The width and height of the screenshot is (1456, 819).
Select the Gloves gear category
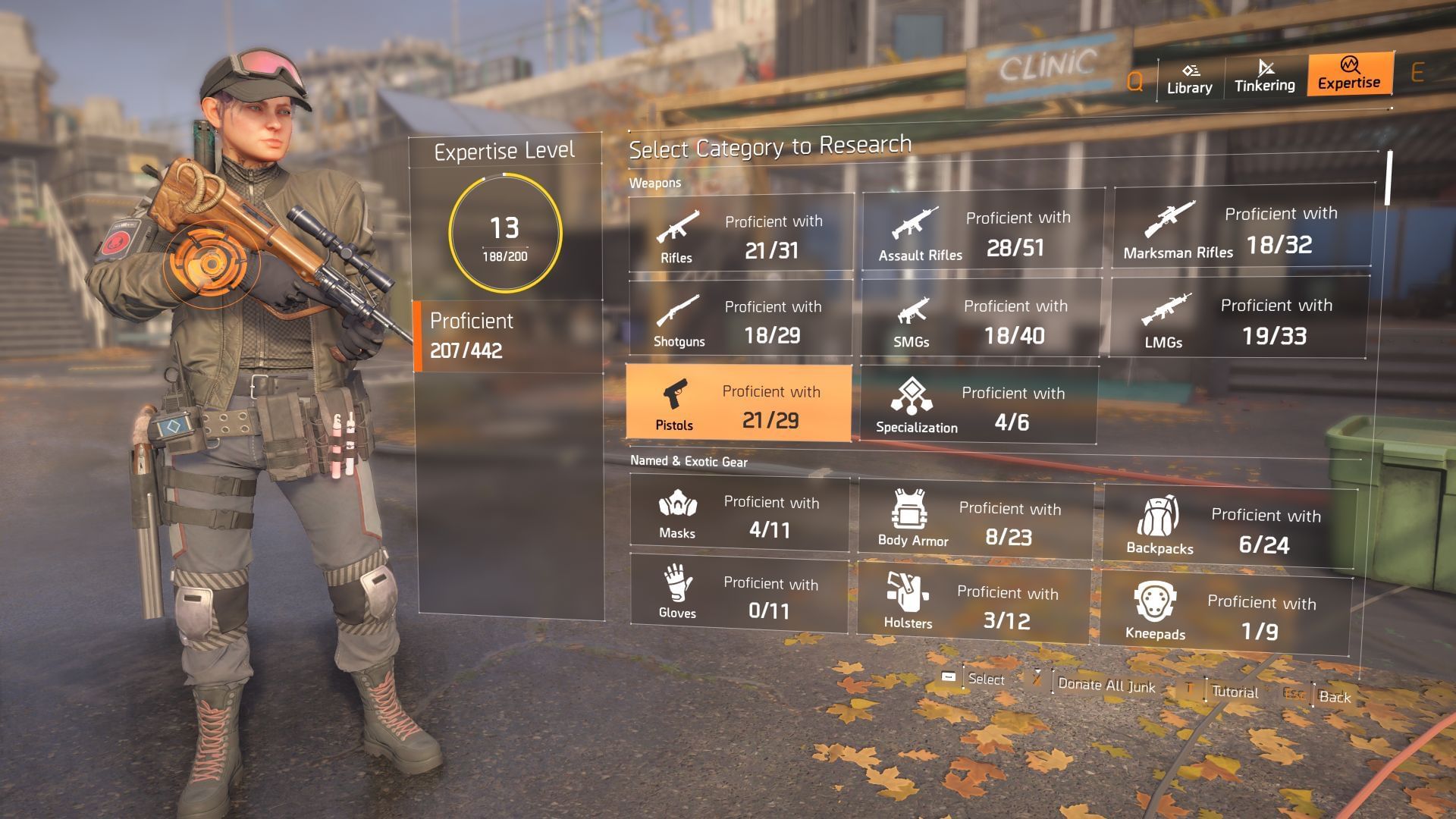(739, 595)
